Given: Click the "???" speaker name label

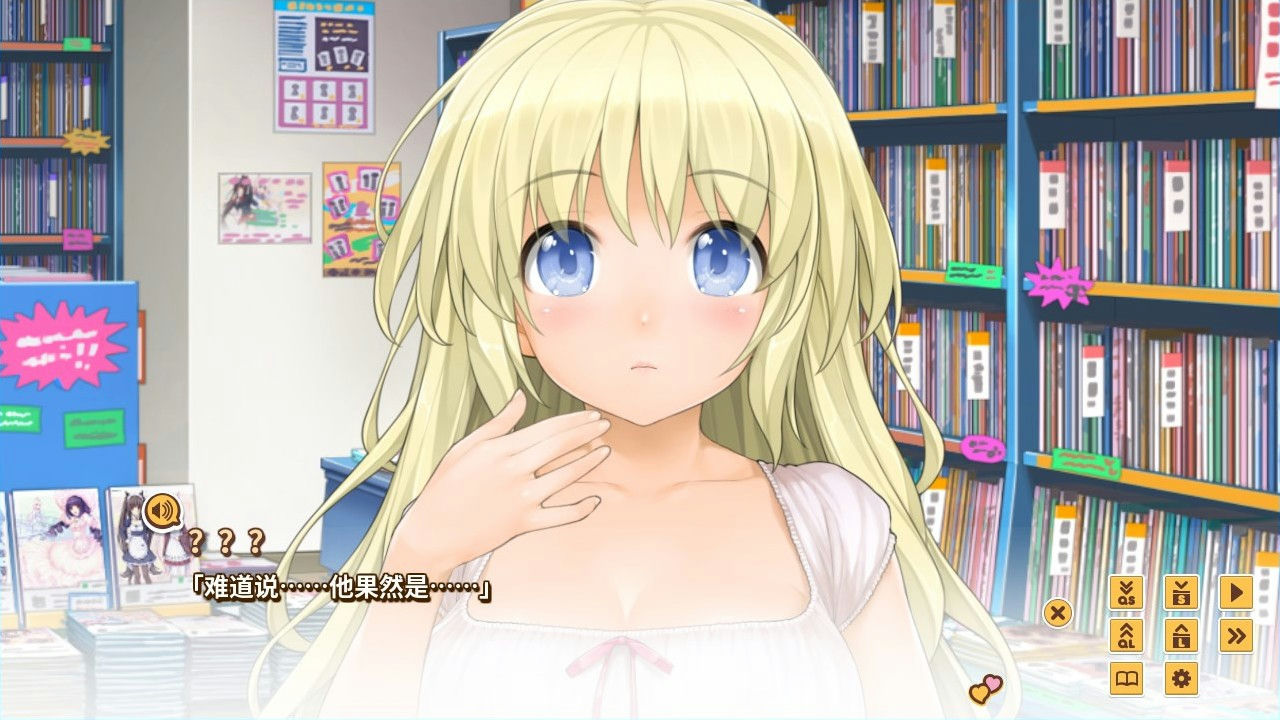Looking at the screenshot, I should pos(227,543).
